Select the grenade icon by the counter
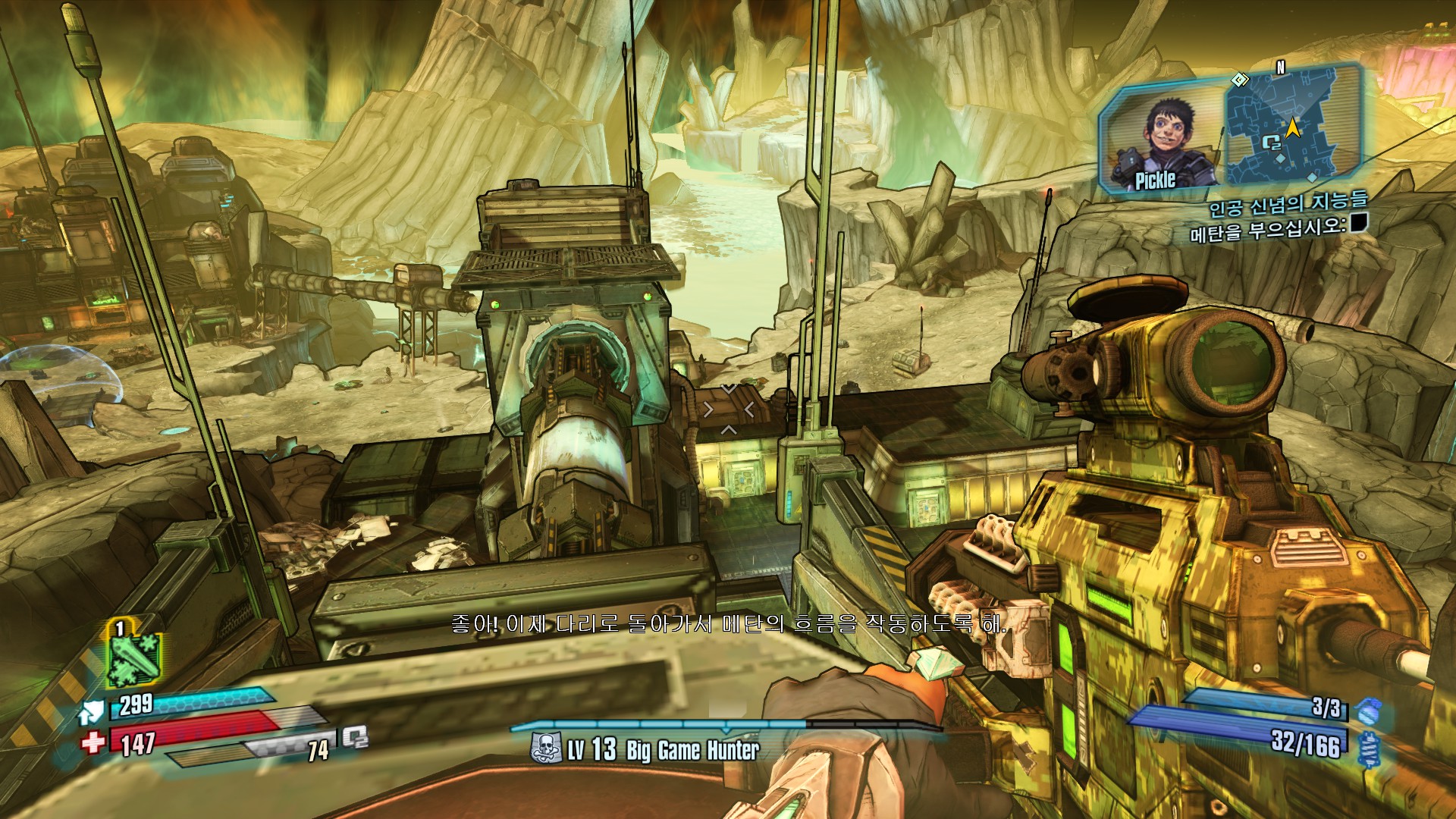The width and height of the screenshot is (1456, 819). tap(1369, 711)
